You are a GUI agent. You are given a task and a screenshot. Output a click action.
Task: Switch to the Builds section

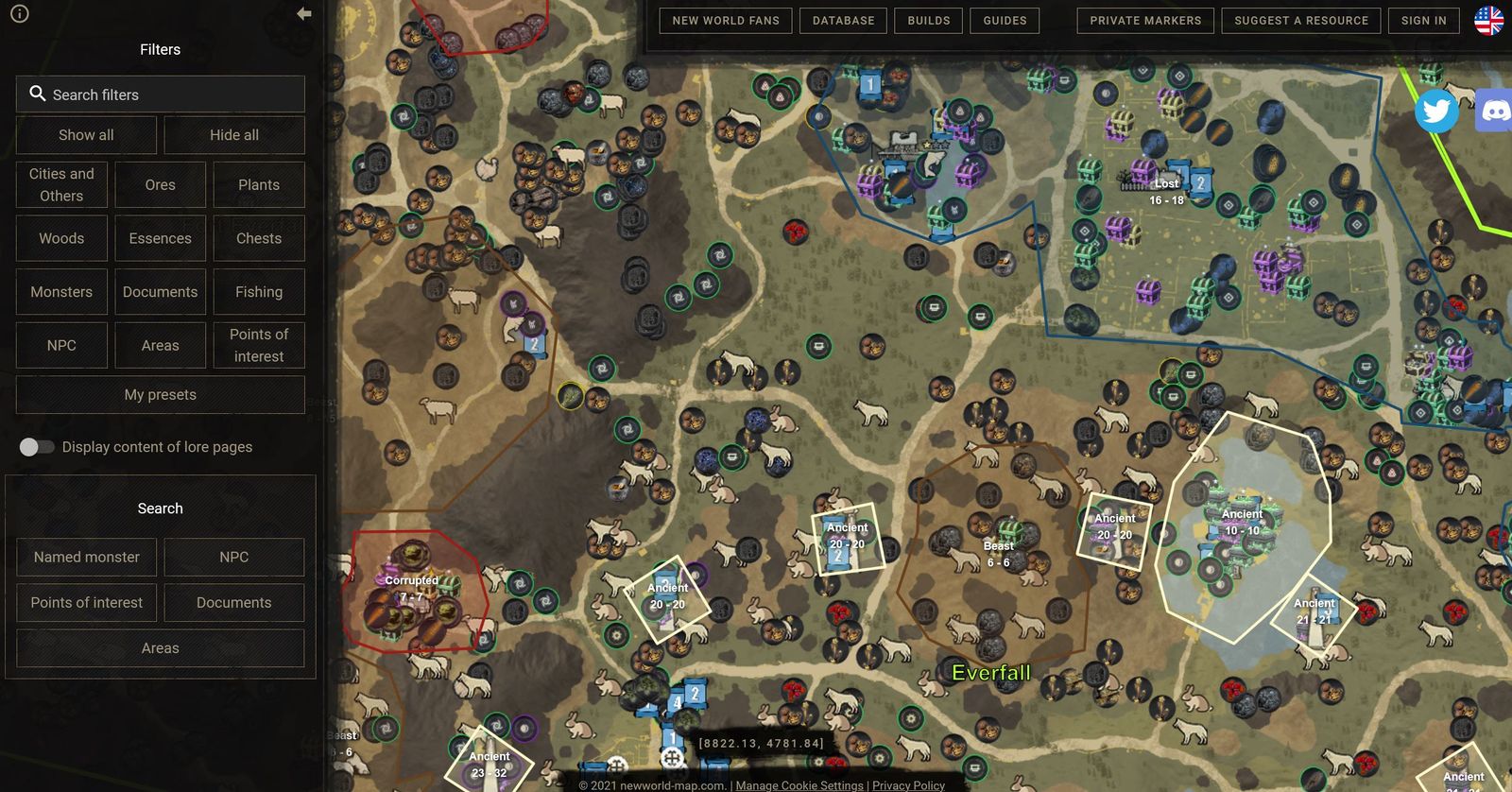tap(928, 20)
